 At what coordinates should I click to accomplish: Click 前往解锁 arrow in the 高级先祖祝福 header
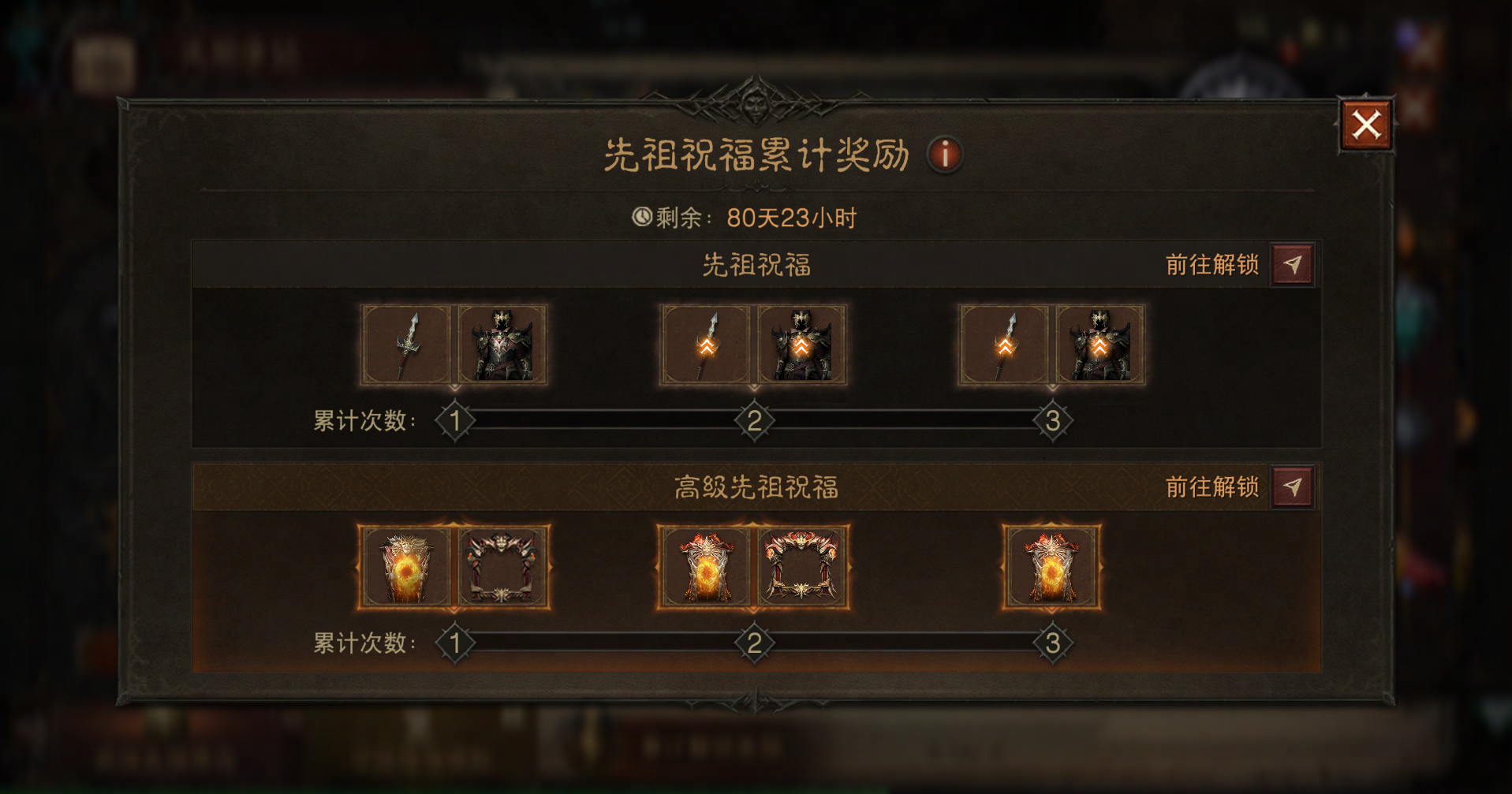[x=1292, y=487]
